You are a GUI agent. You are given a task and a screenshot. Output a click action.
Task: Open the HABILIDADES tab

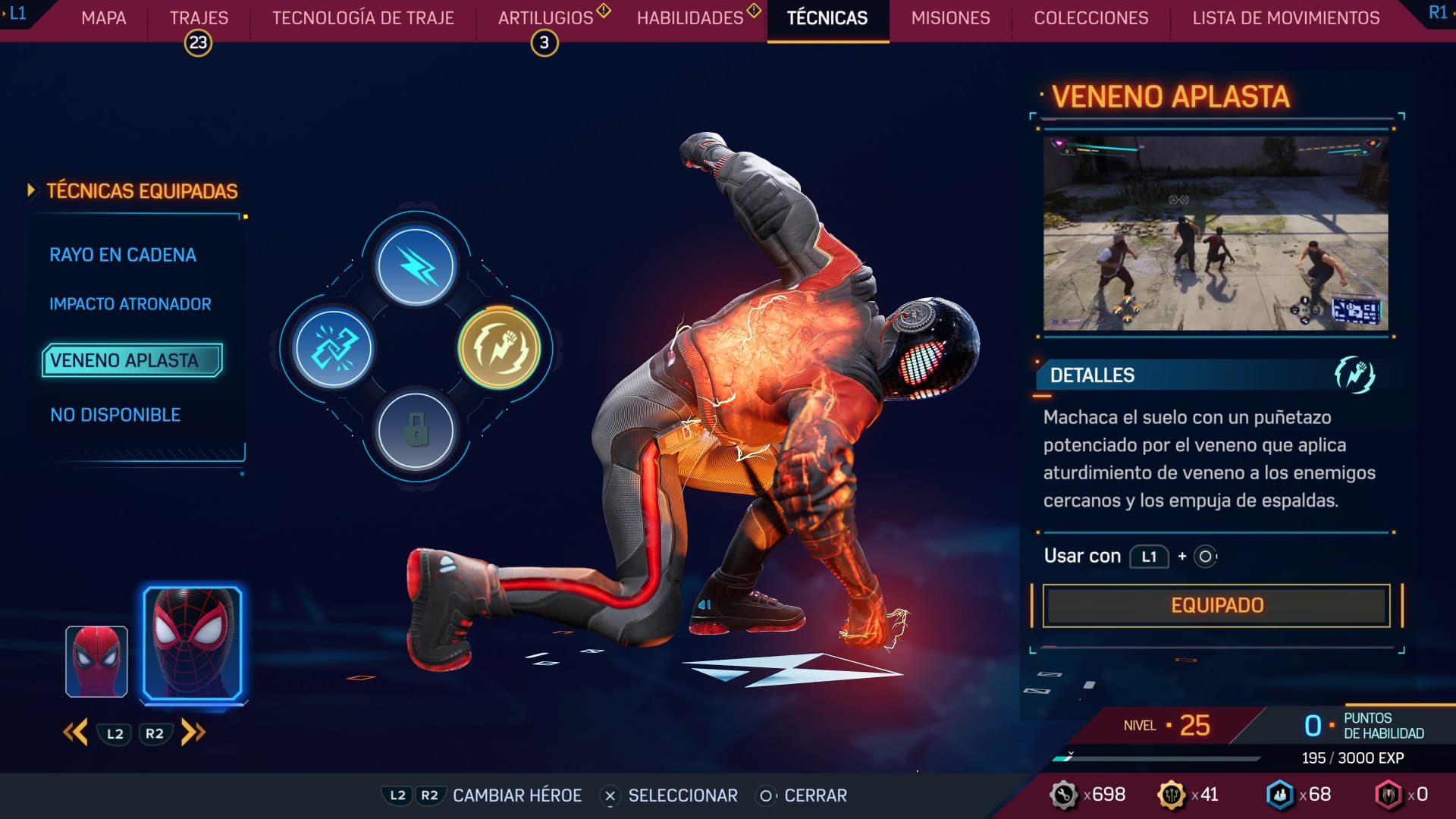[x=690, y=18]
